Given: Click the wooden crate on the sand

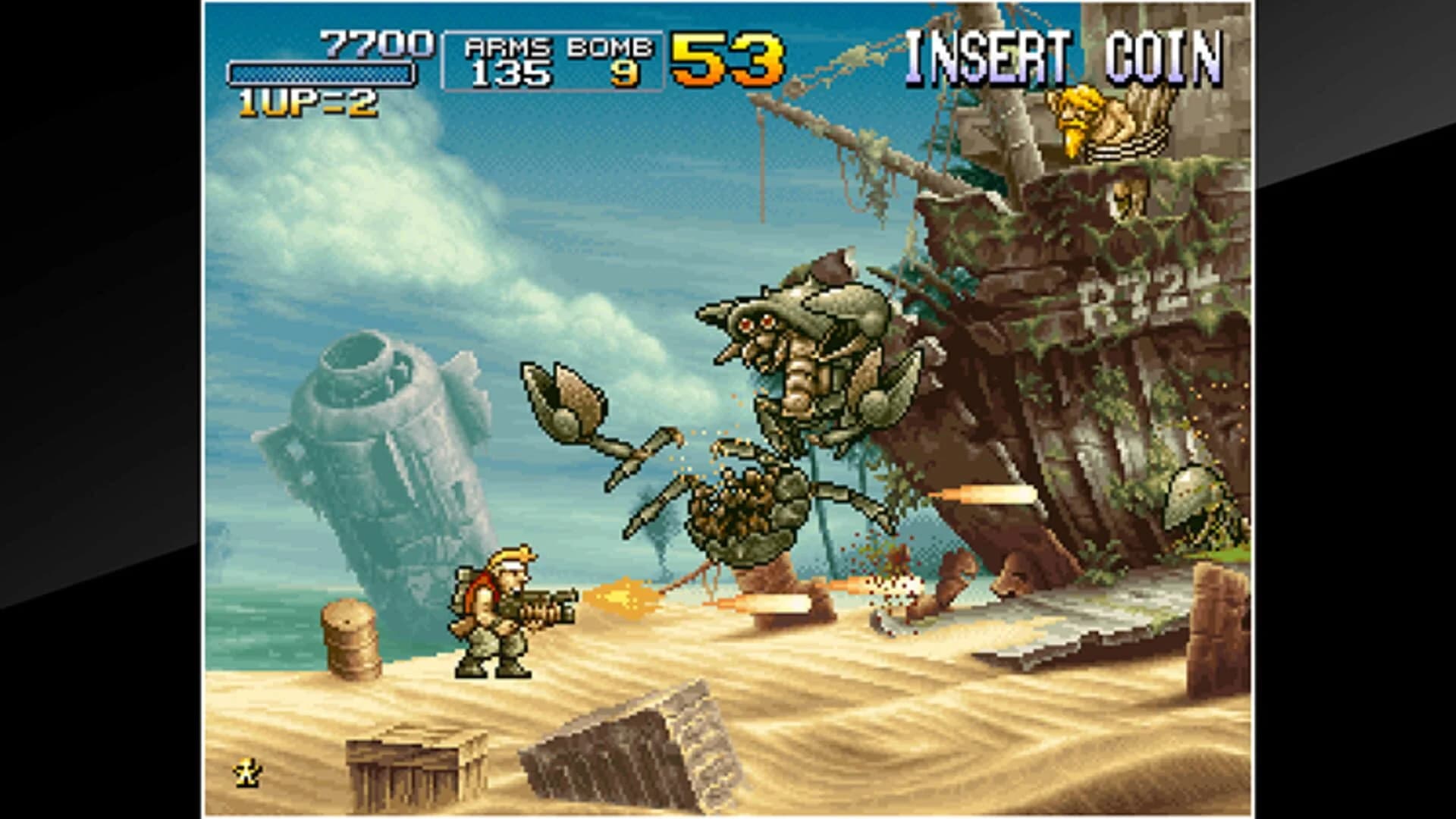Looking at the screenshot, I should [x=413, y=758].
